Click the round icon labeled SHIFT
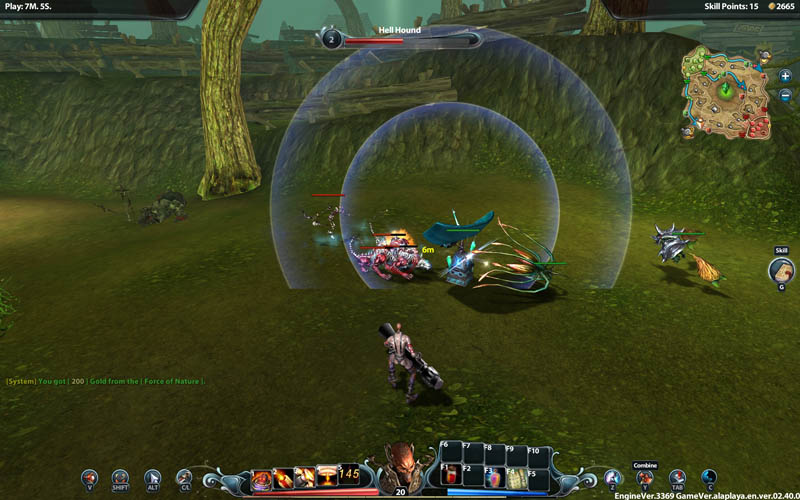The width and height of the screenshot is (800, 500). pyautogui.click(x=121, y=478)
